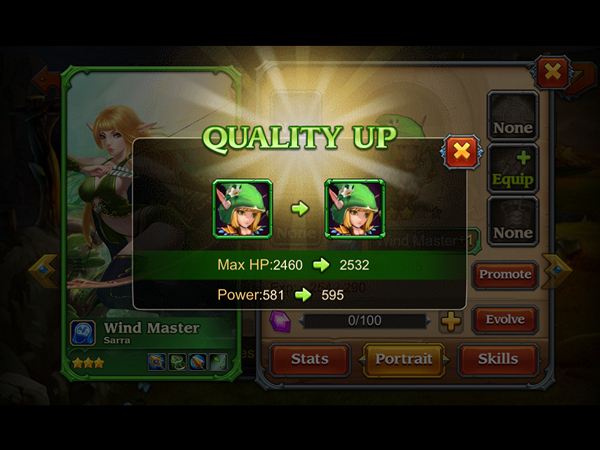Viewport: 600px width, 450px height.
Task: Promote the Wind Master hero
Action: (505, 274)
